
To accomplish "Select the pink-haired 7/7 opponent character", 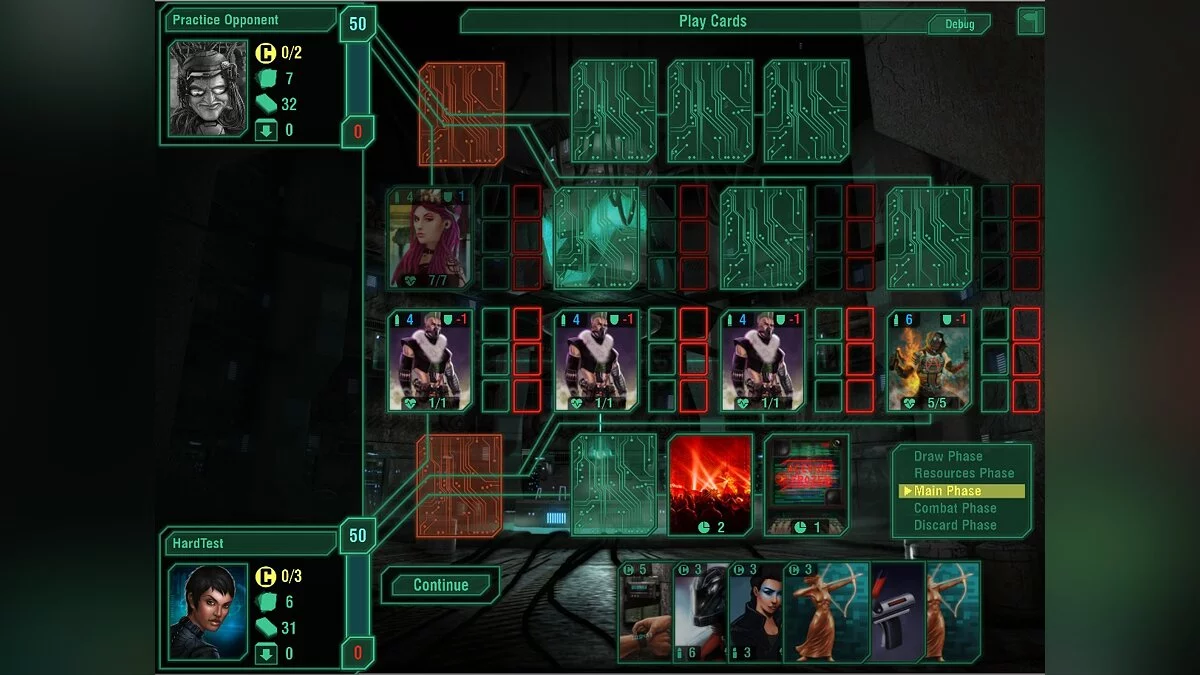I will click(430, 238).
